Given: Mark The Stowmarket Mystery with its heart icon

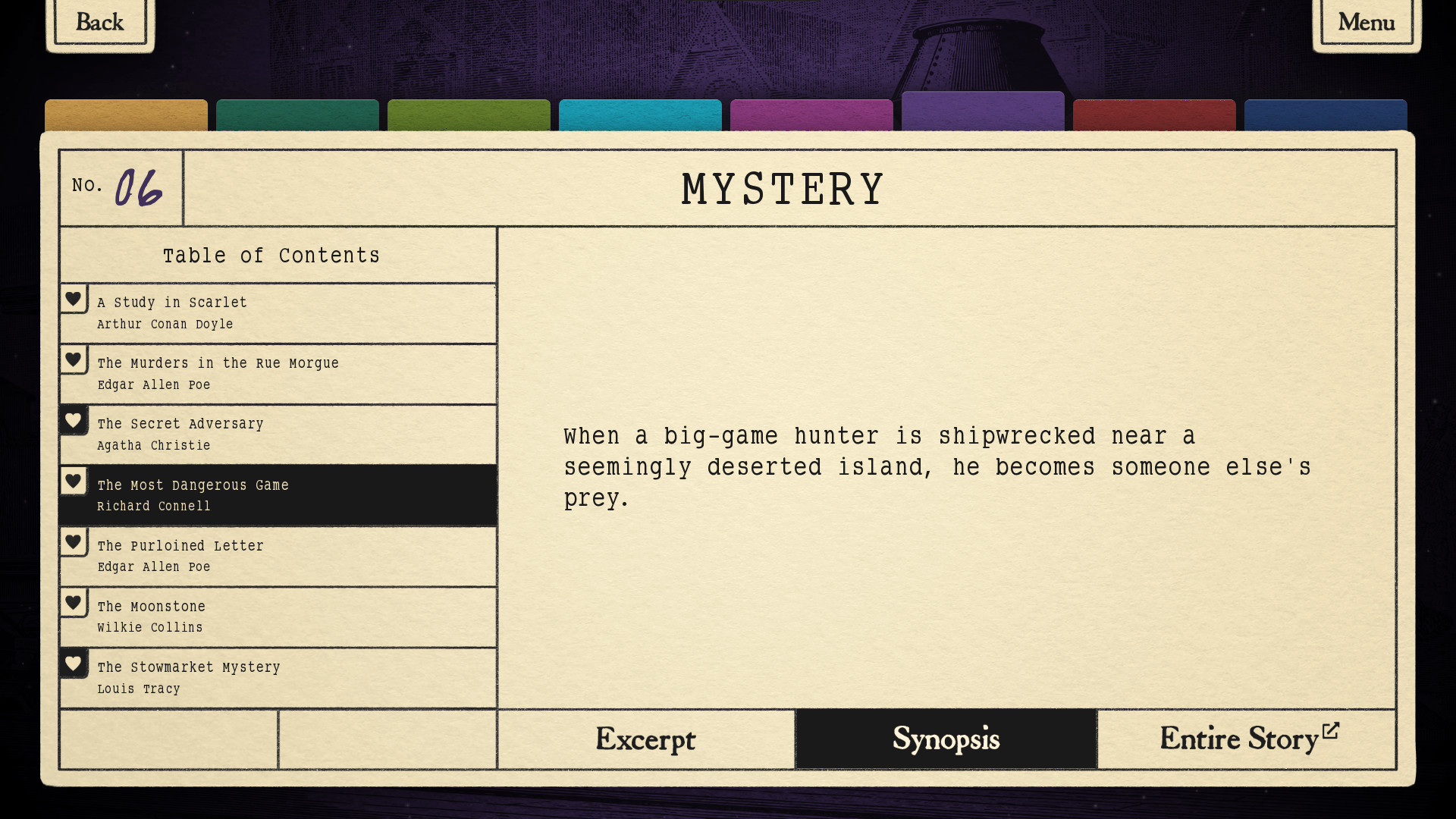Looking at the screenshot, I should pos(74,663).
